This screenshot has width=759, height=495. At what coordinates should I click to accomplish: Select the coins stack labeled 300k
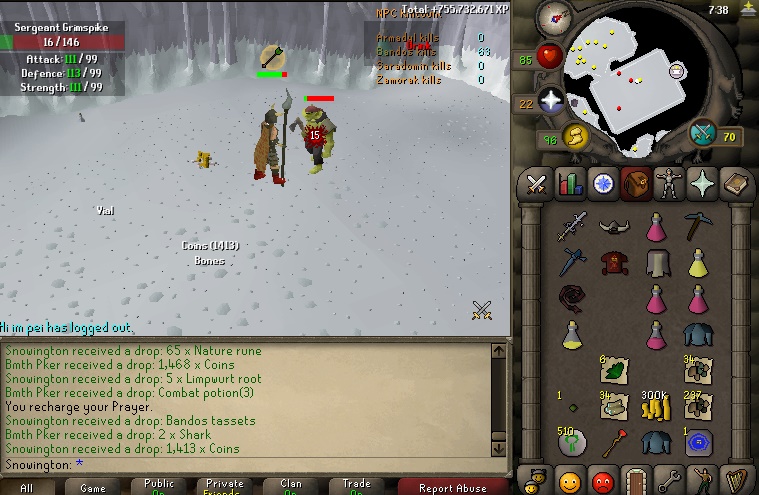tap(655, 405)
